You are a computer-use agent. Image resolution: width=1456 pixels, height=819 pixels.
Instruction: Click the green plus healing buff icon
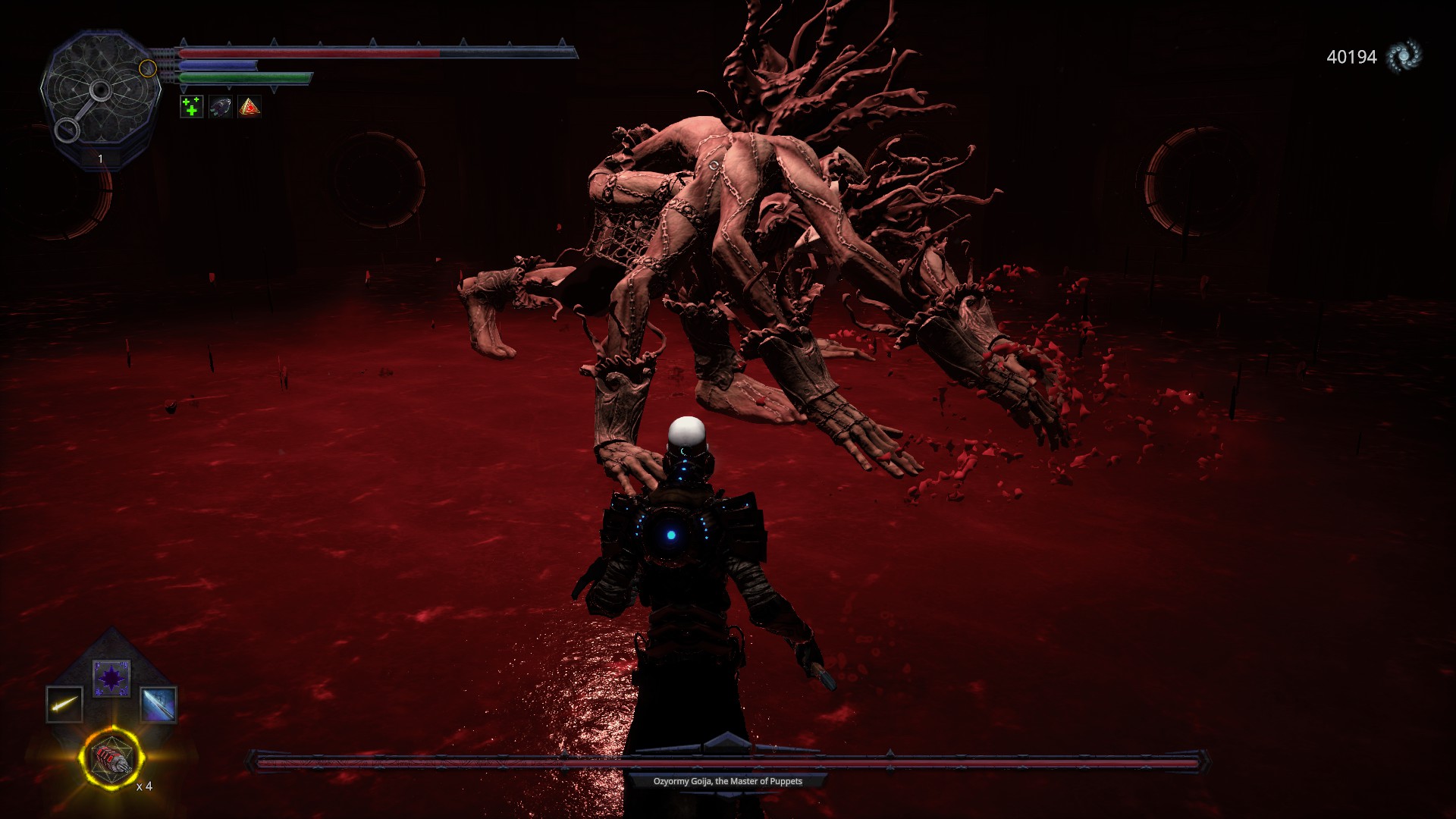(x=191, y=107)
